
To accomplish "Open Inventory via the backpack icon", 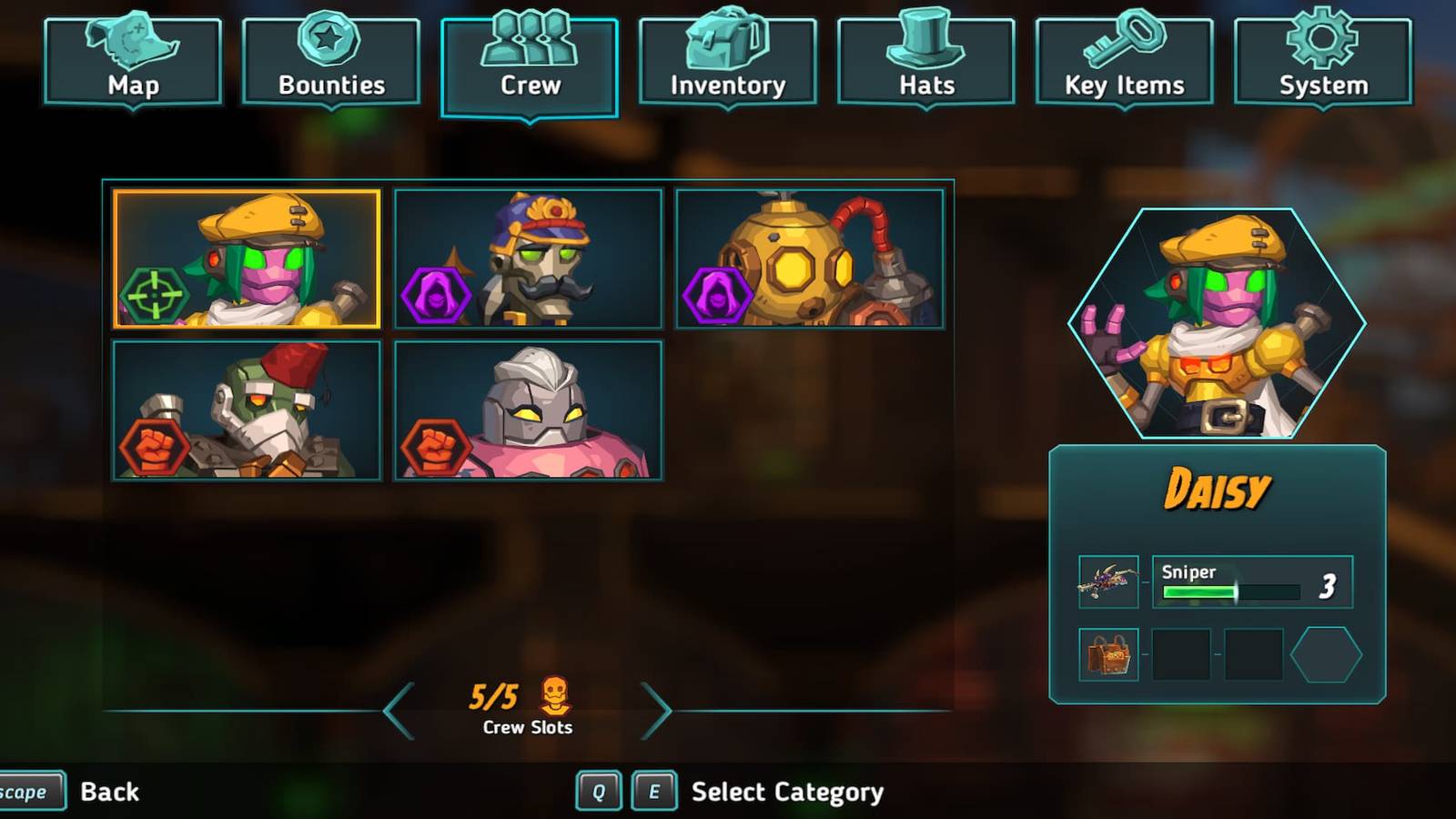I will tap(727, 39).
